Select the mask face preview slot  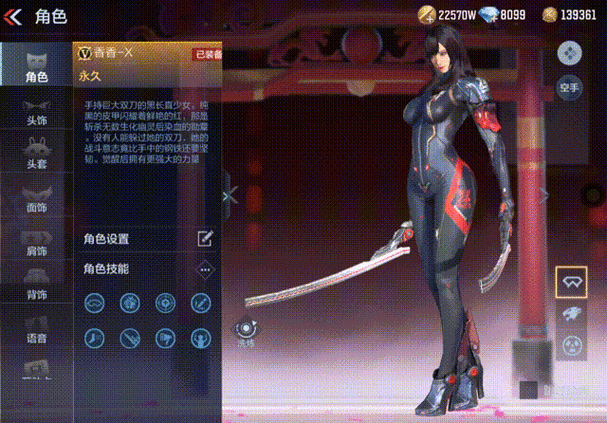click(x=571, y=346)
